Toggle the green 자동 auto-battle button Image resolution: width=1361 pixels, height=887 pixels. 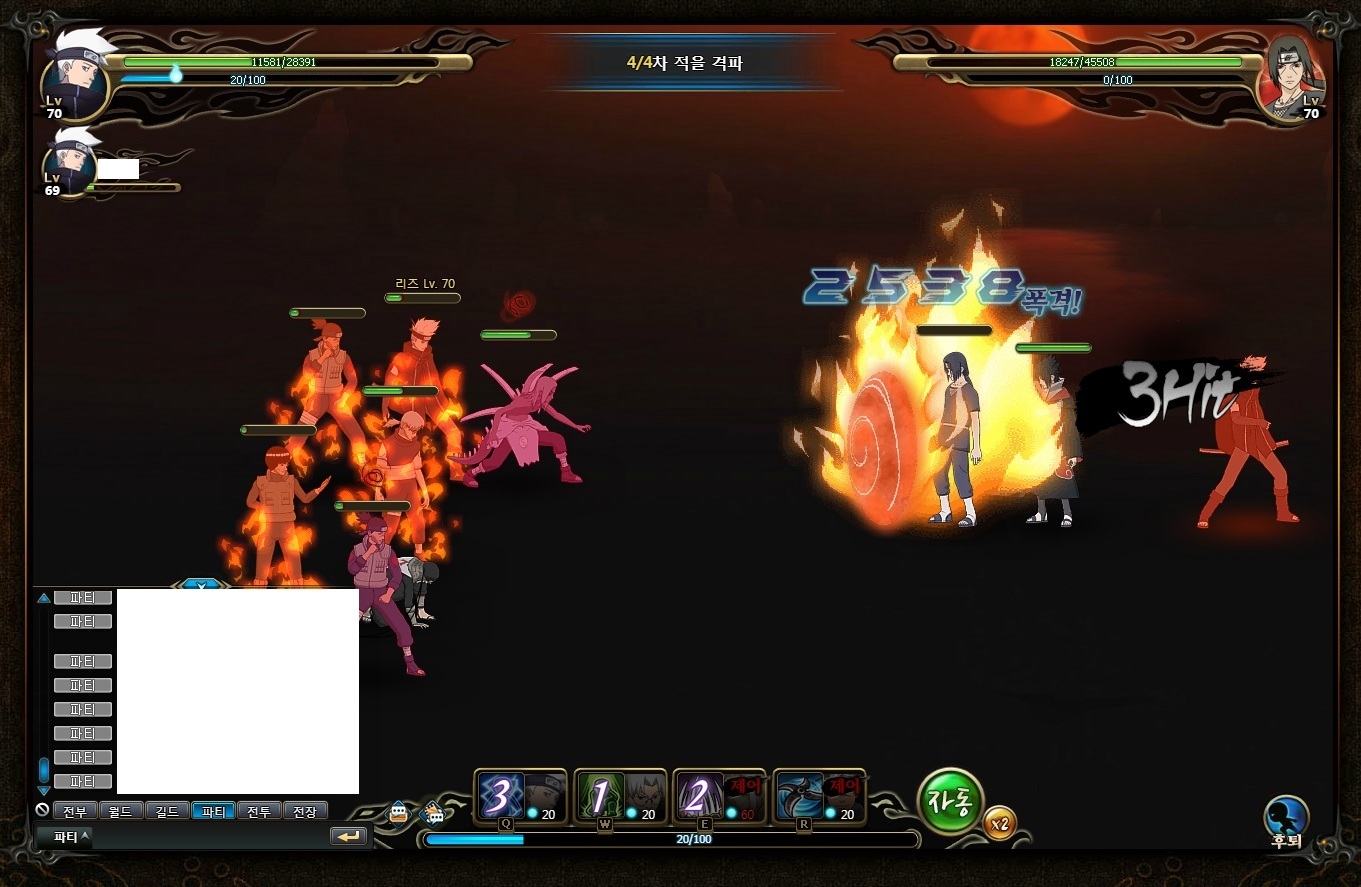[x=950, y=802]
